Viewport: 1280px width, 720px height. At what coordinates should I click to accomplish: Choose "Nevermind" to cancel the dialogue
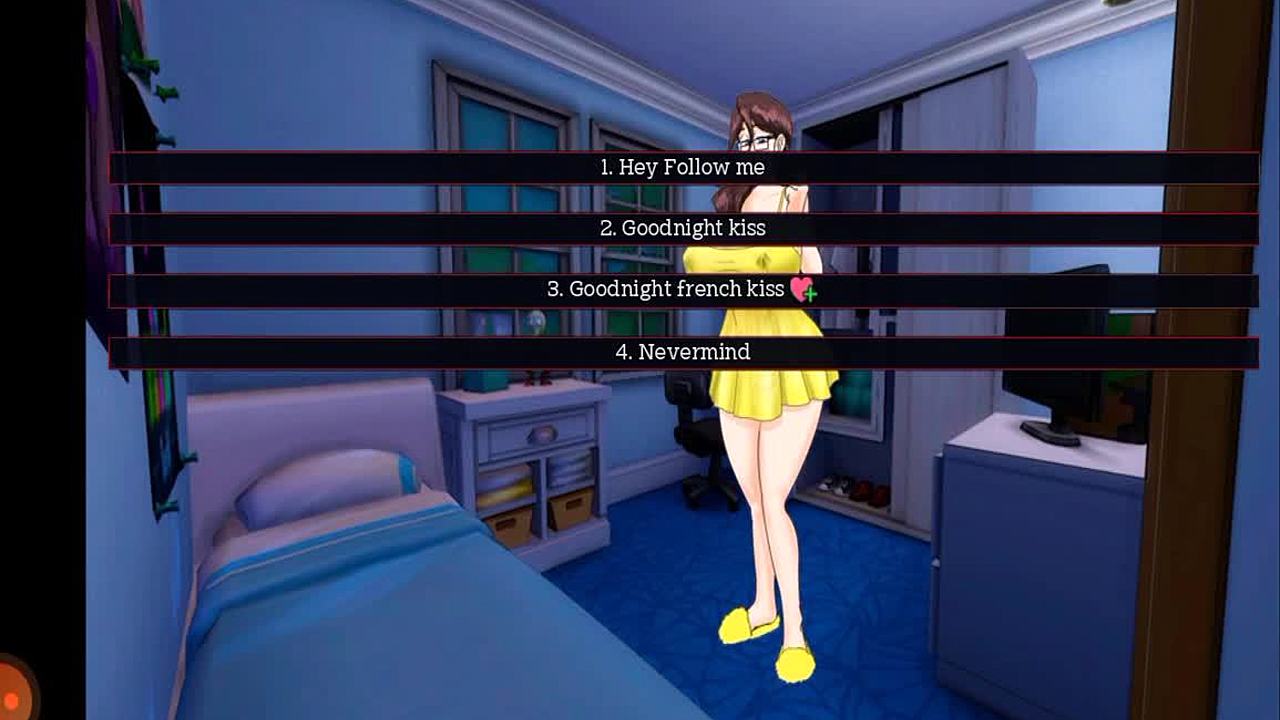pos(683,352)
